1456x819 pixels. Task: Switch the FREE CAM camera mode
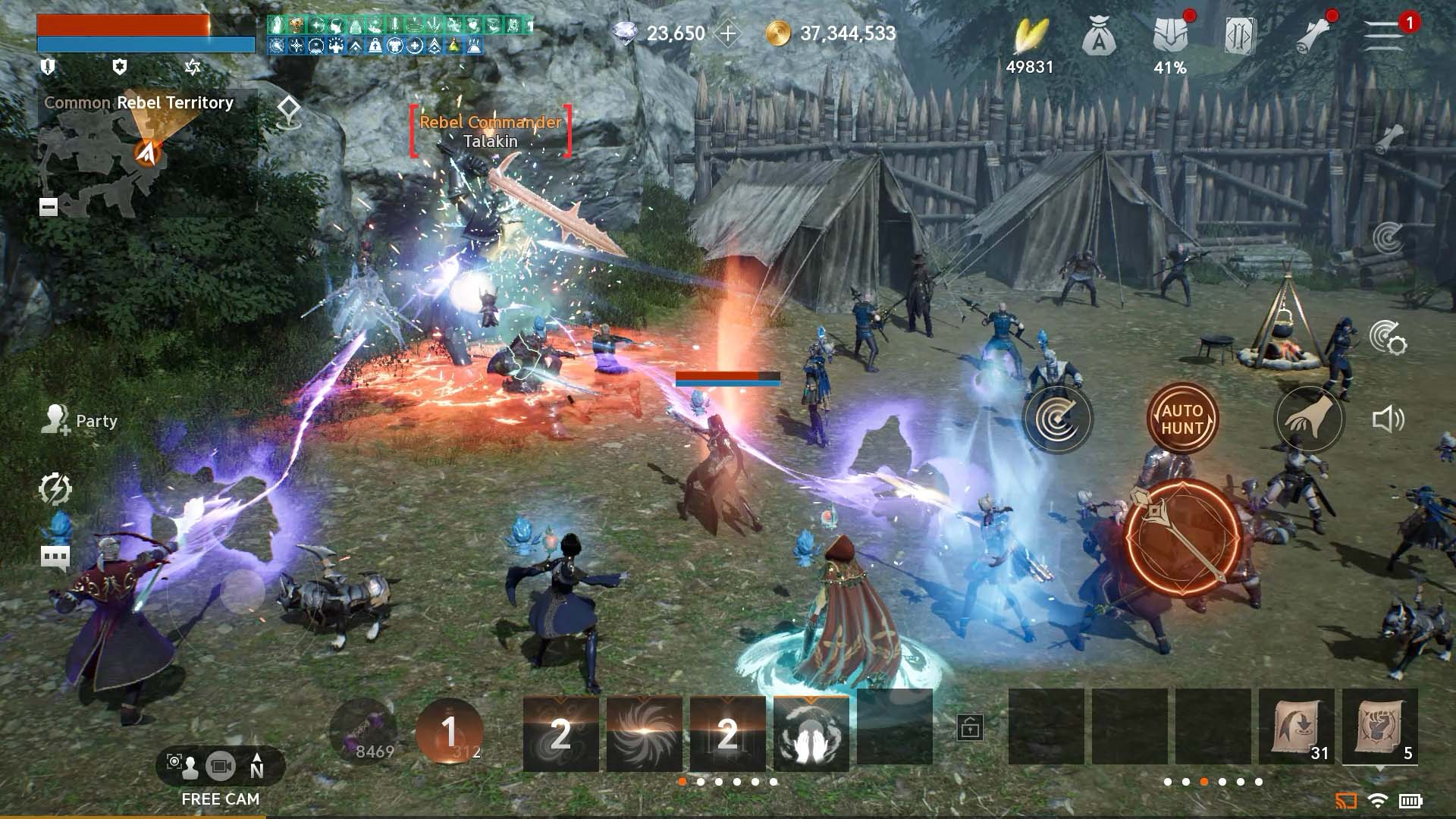pos(221,767)
